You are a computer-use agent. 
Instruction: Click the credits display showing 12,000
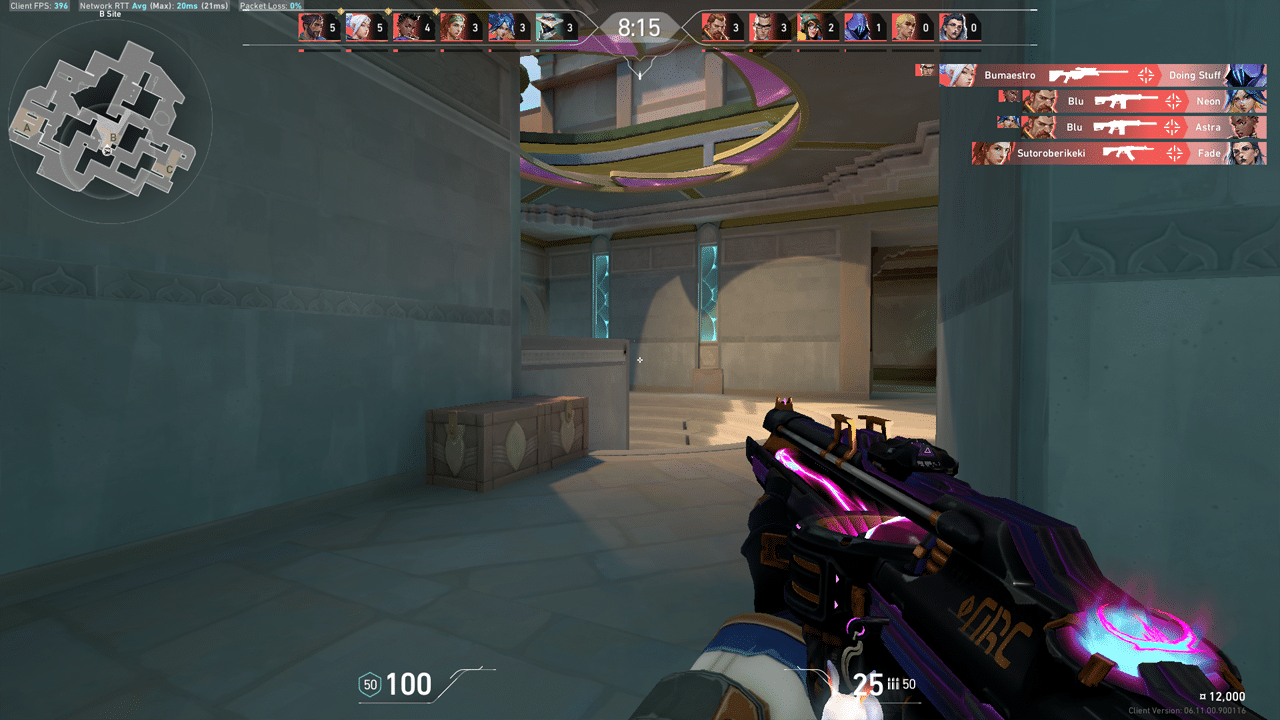(x=1222, y=694)
